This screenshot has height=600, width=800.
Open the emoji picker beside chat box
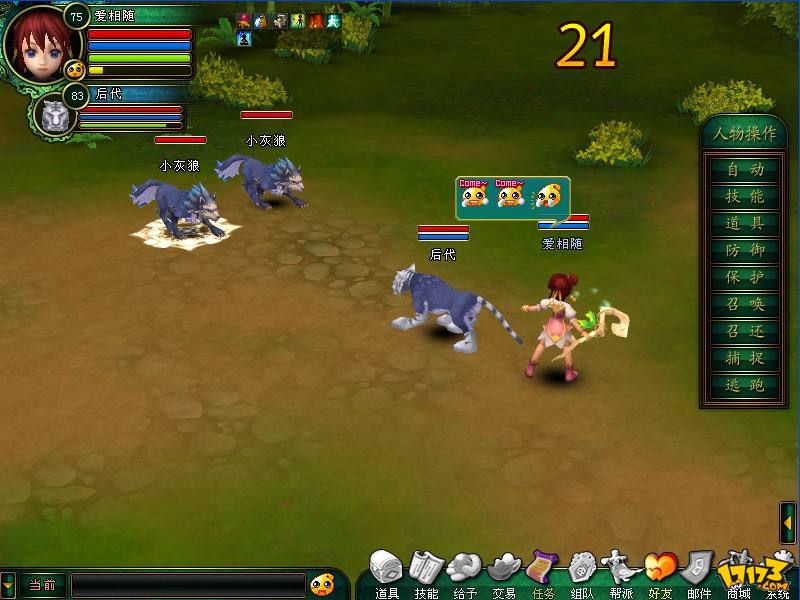coord(322,584)
